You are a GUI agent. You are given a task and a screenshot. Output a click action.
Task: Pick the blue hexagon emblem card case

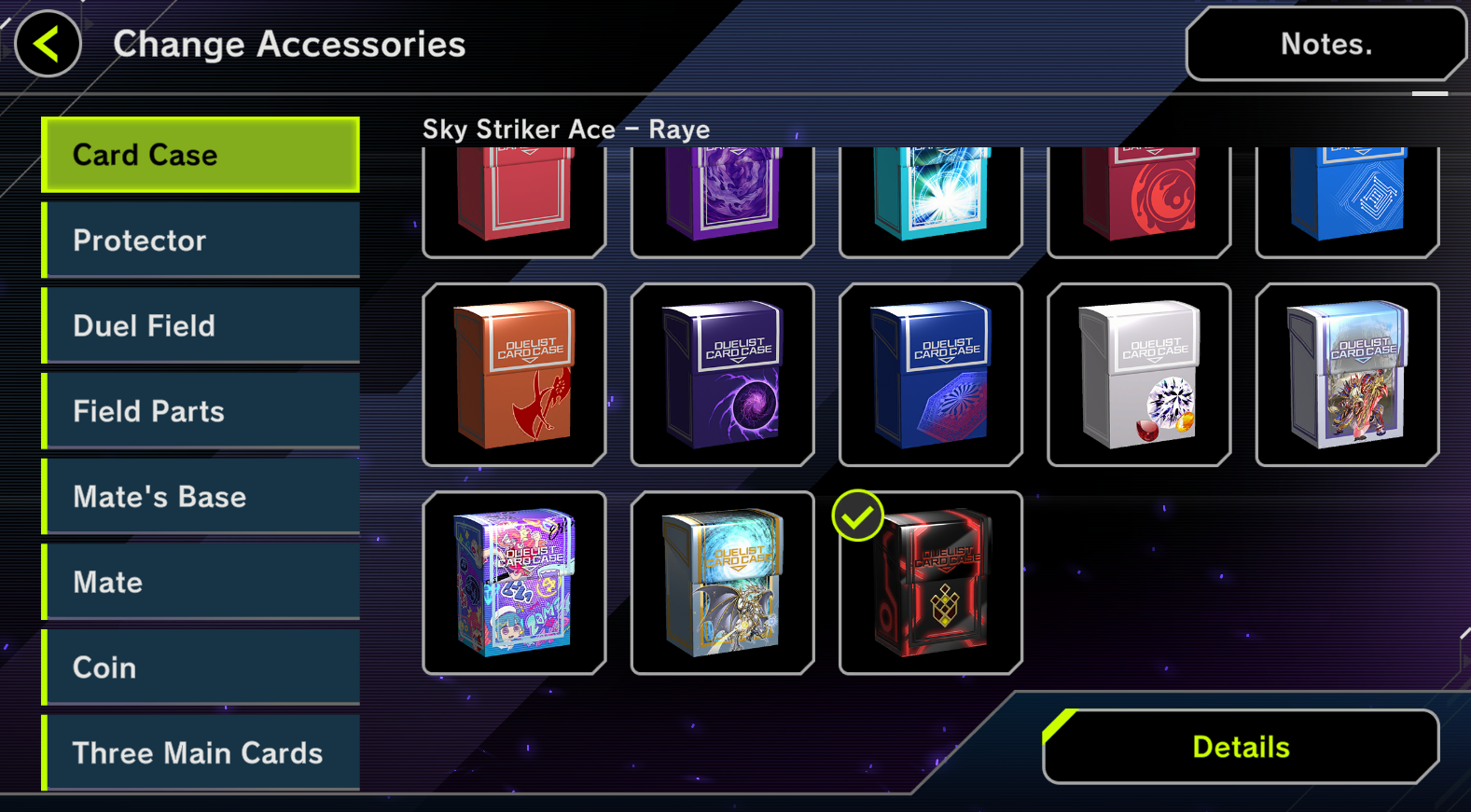click(931, 375)
